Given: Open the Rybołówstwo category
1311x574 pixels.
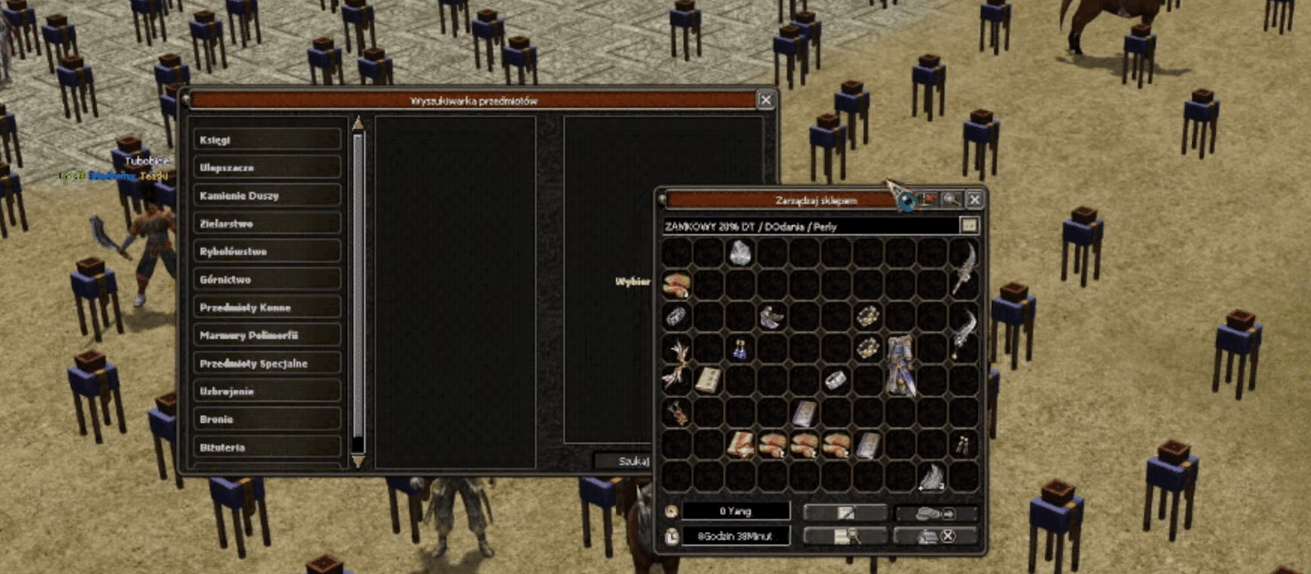Looking at the screenshot, I should pyautogui.click(x=267, y=252).
